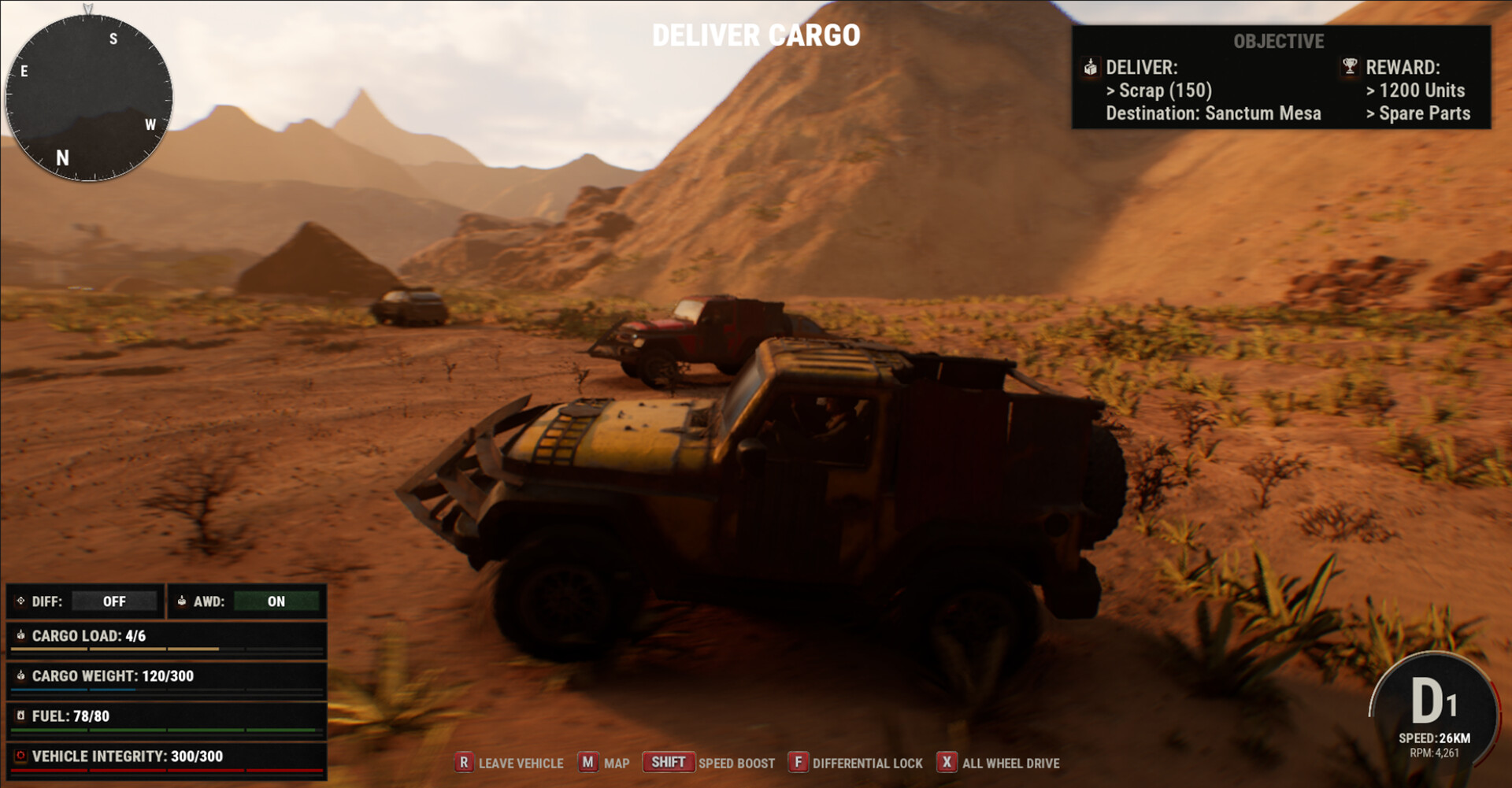This screenshot has height=788, width=1512.
Task: Click the Vehicle Integrity gear icon
Action: (21, 755)
